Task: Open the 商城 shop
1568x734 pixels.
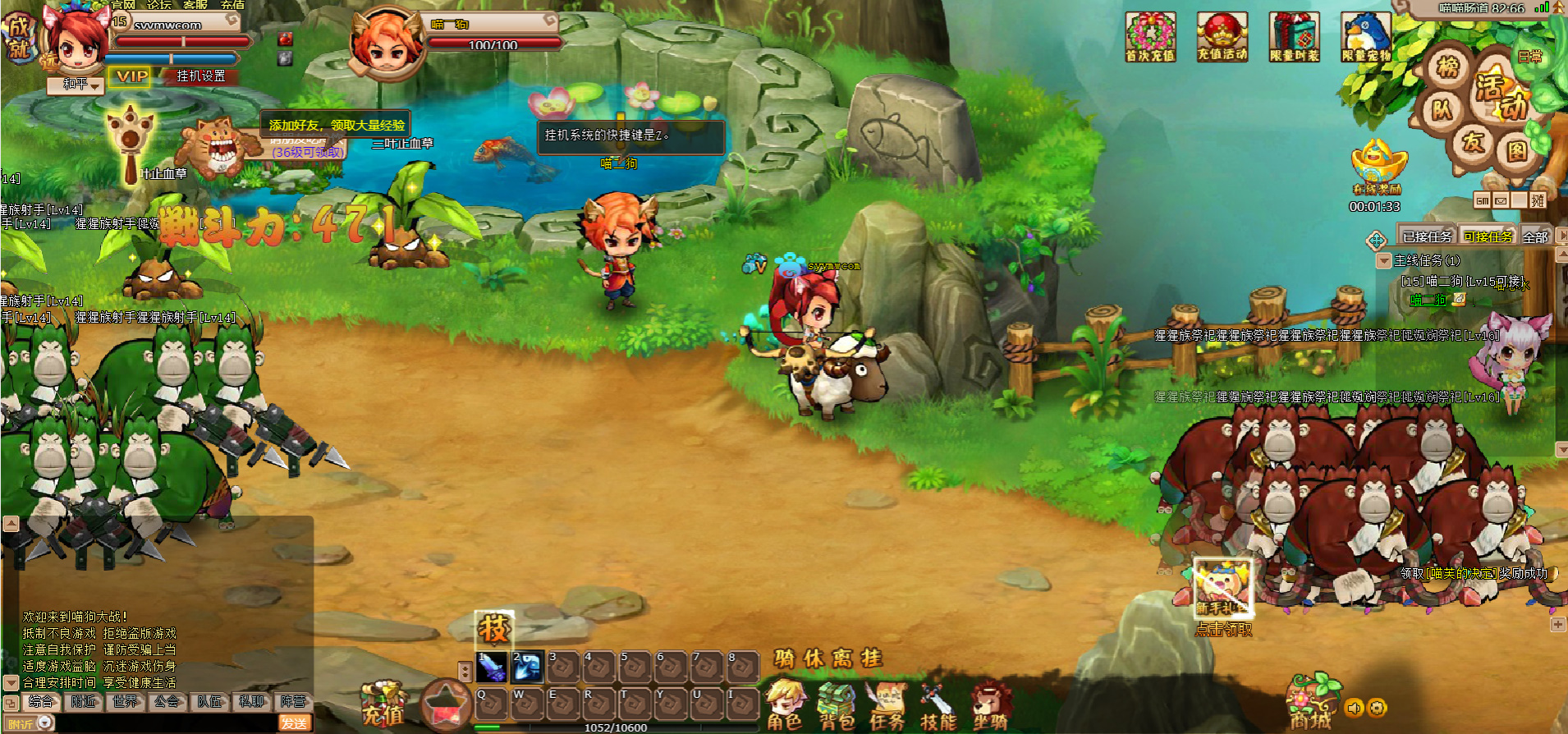Action: 1310,704
